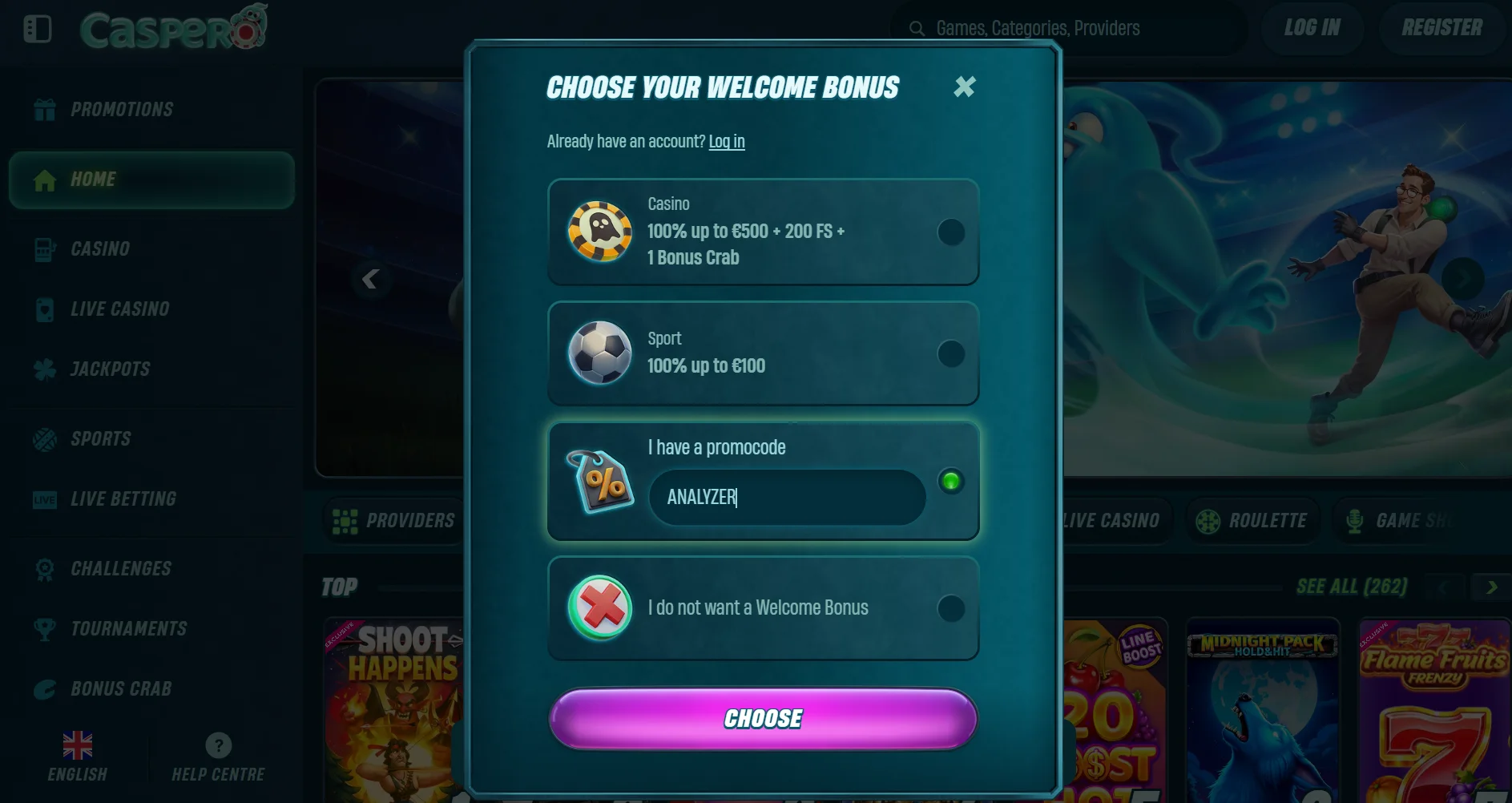Follow the Log in link in dialog
The image size is (1512, 803).
click(726, 142)
